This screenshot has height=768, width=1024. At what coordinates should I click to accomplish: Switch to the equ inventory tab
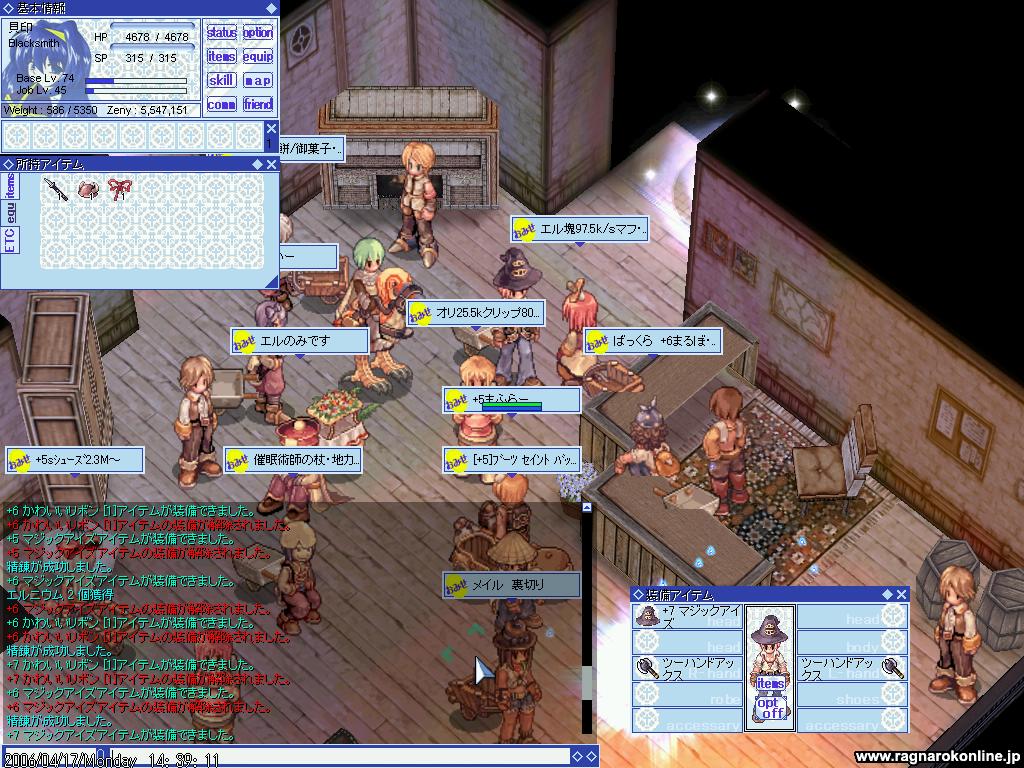point(10,212)
